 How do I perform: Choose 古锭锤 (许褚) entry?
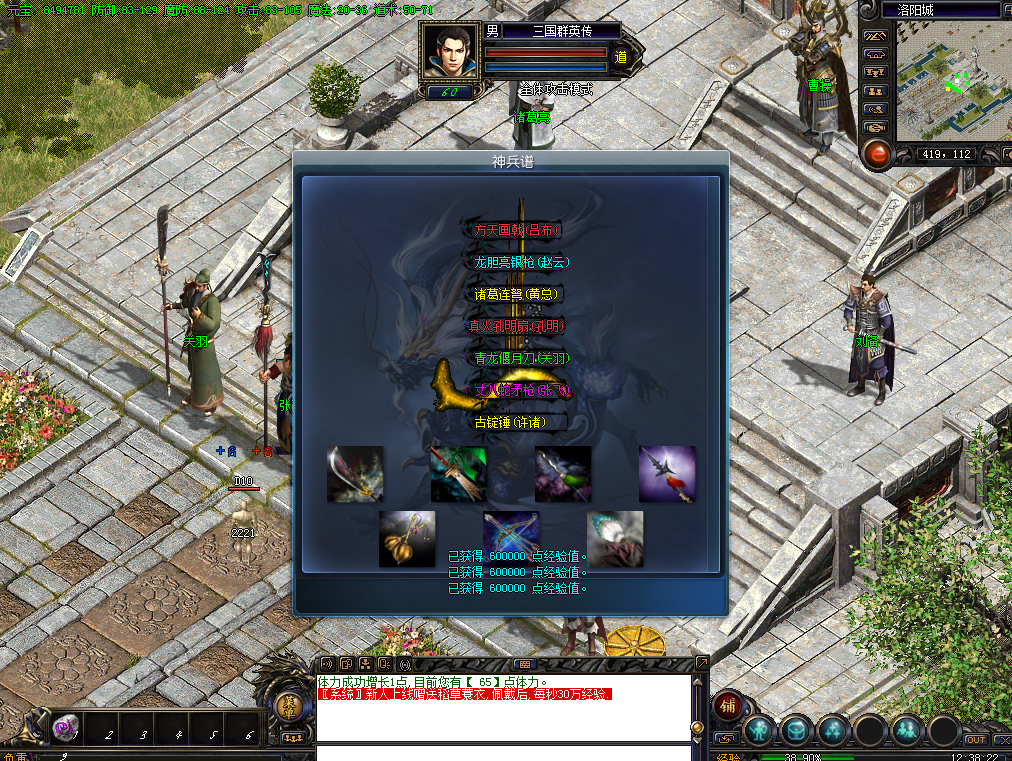coord(517,422)
